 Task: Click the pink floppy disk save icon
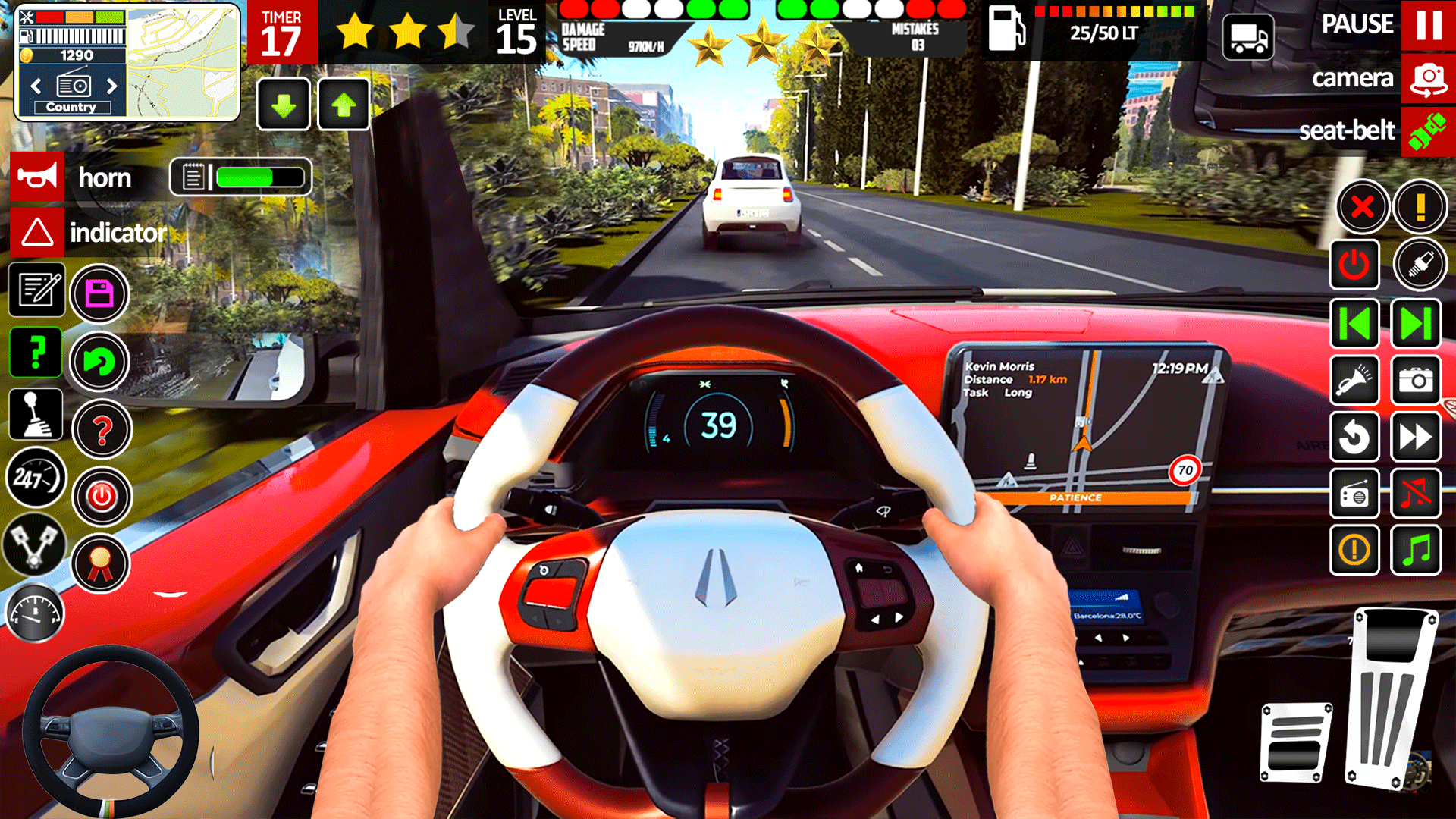pos(99,295)
